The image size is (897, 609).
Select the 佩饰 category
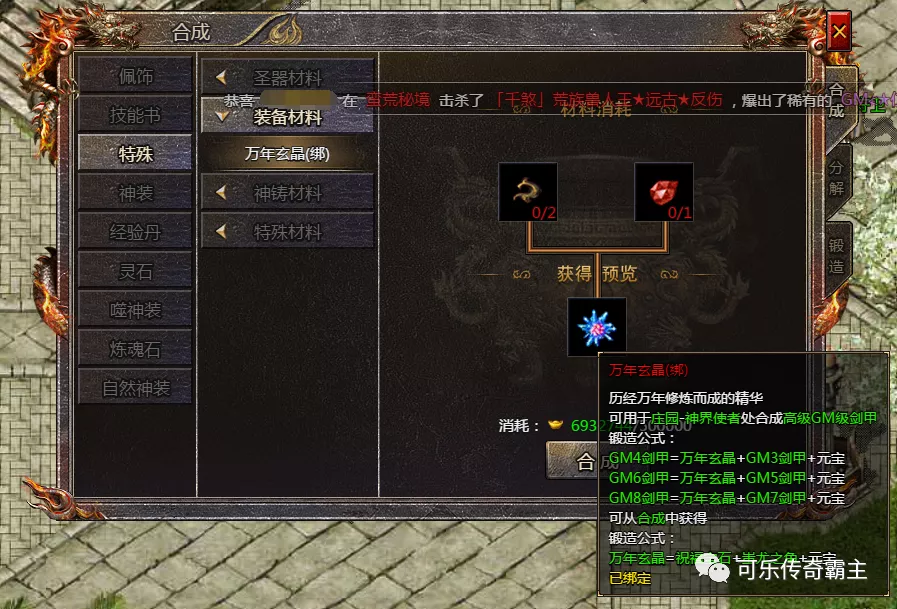point(135,76)
